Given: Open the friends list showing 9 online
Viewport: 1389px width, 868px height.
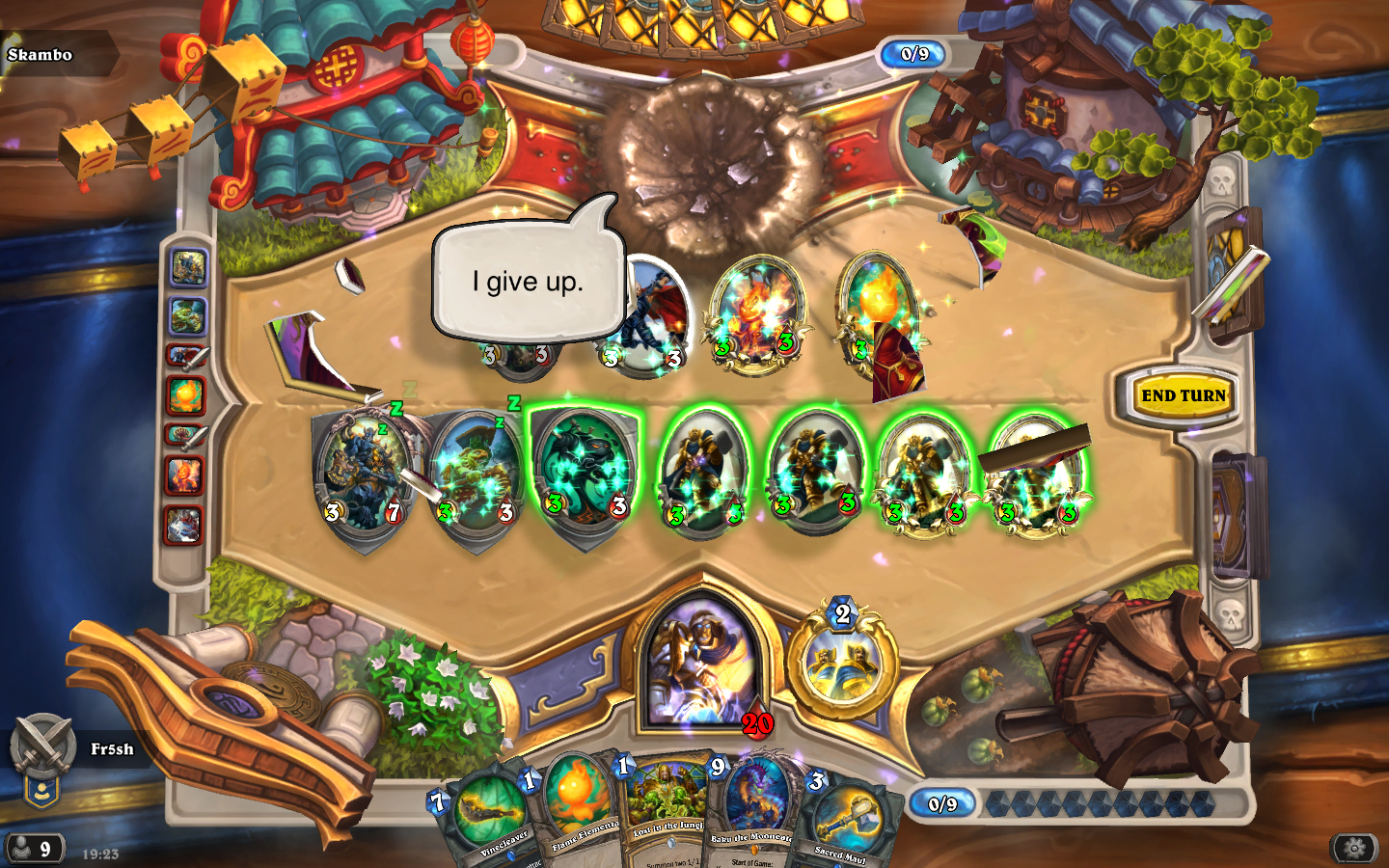Looking at the screenshot, I should click(34, 849).
